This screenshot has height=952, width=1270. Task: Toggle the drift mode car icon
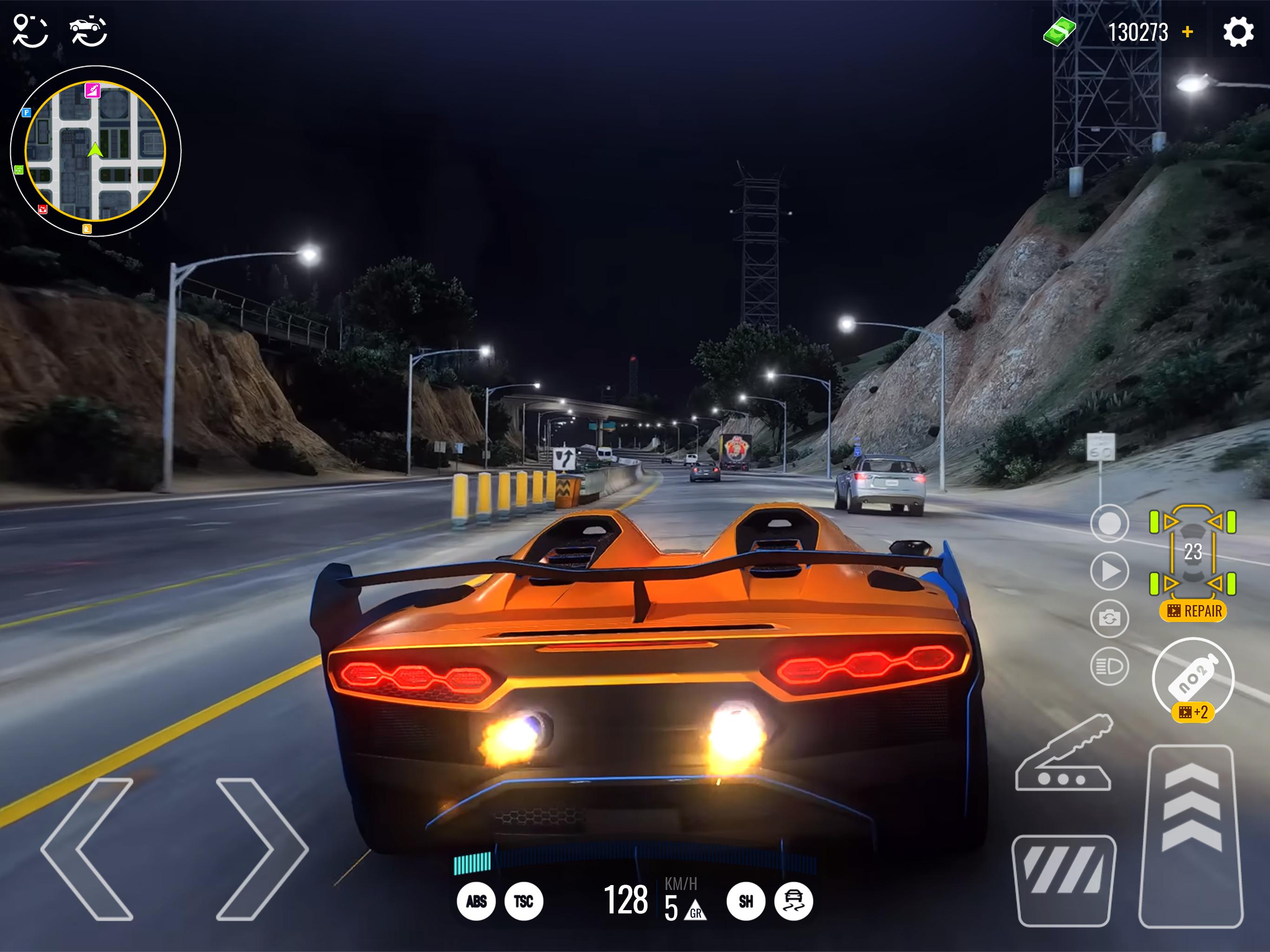(794, 901)
